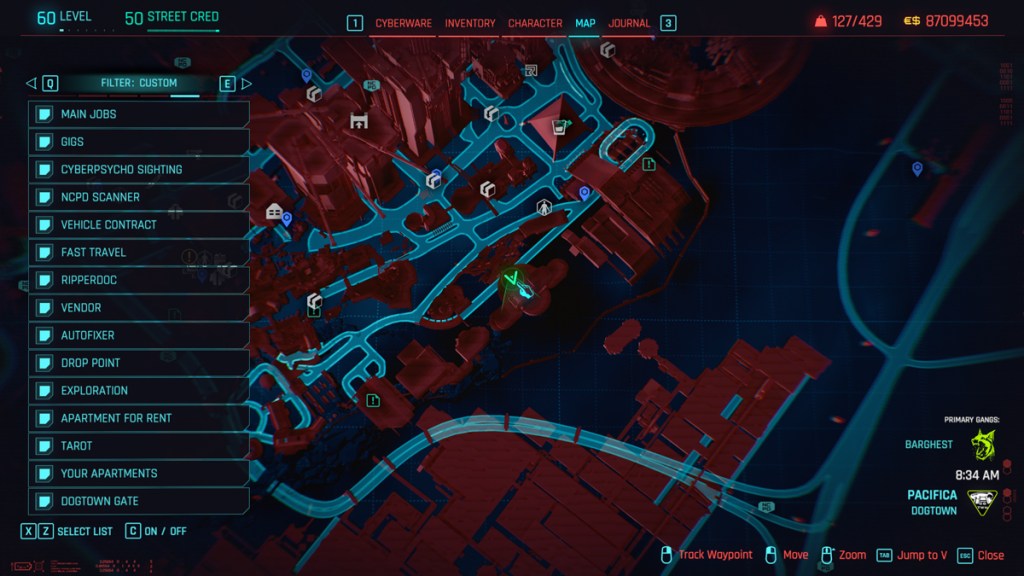Select the green player position marker

click(517, 286)
